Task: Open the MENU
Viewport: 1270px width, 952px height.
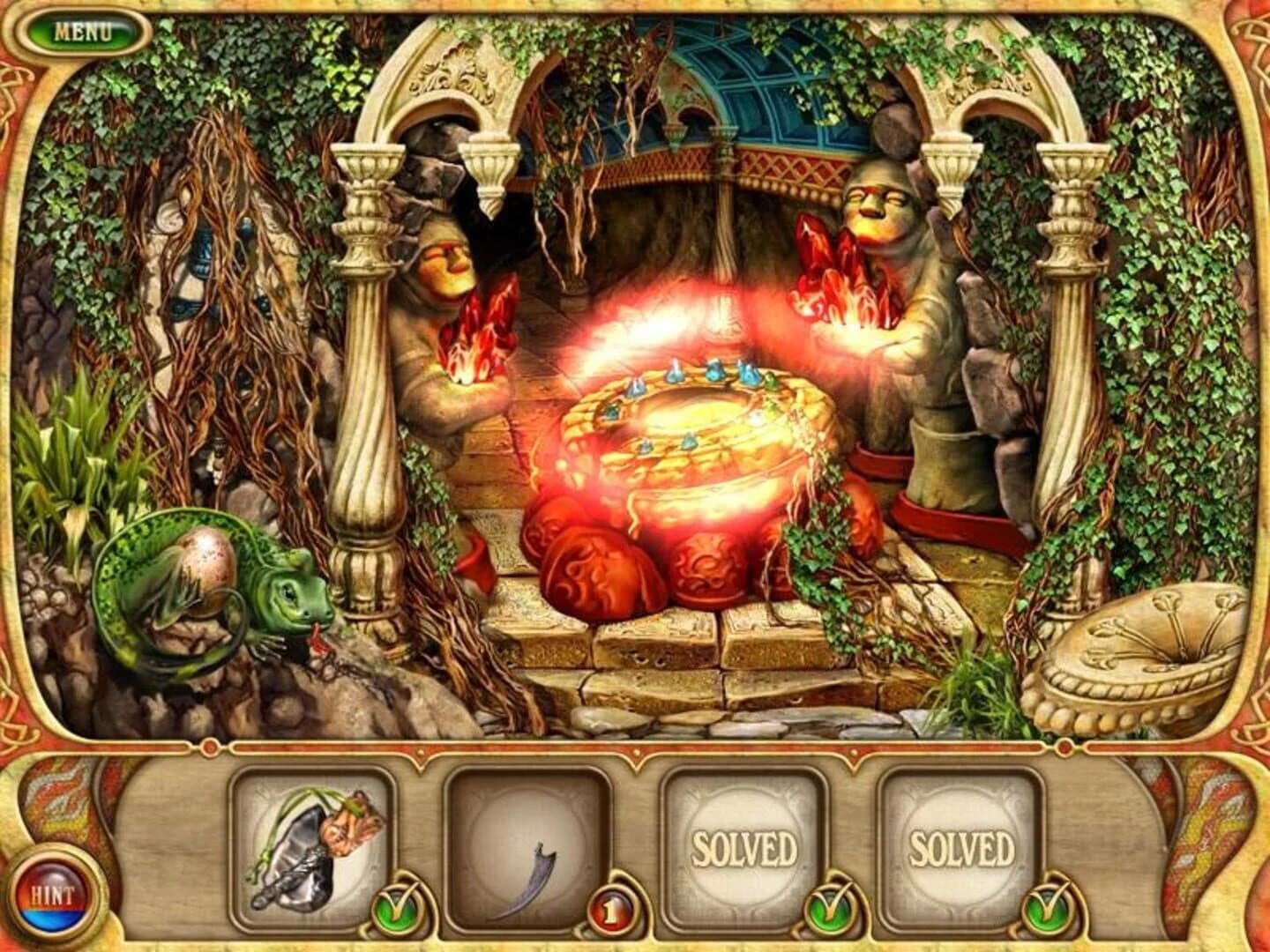Action: [84, 31]
